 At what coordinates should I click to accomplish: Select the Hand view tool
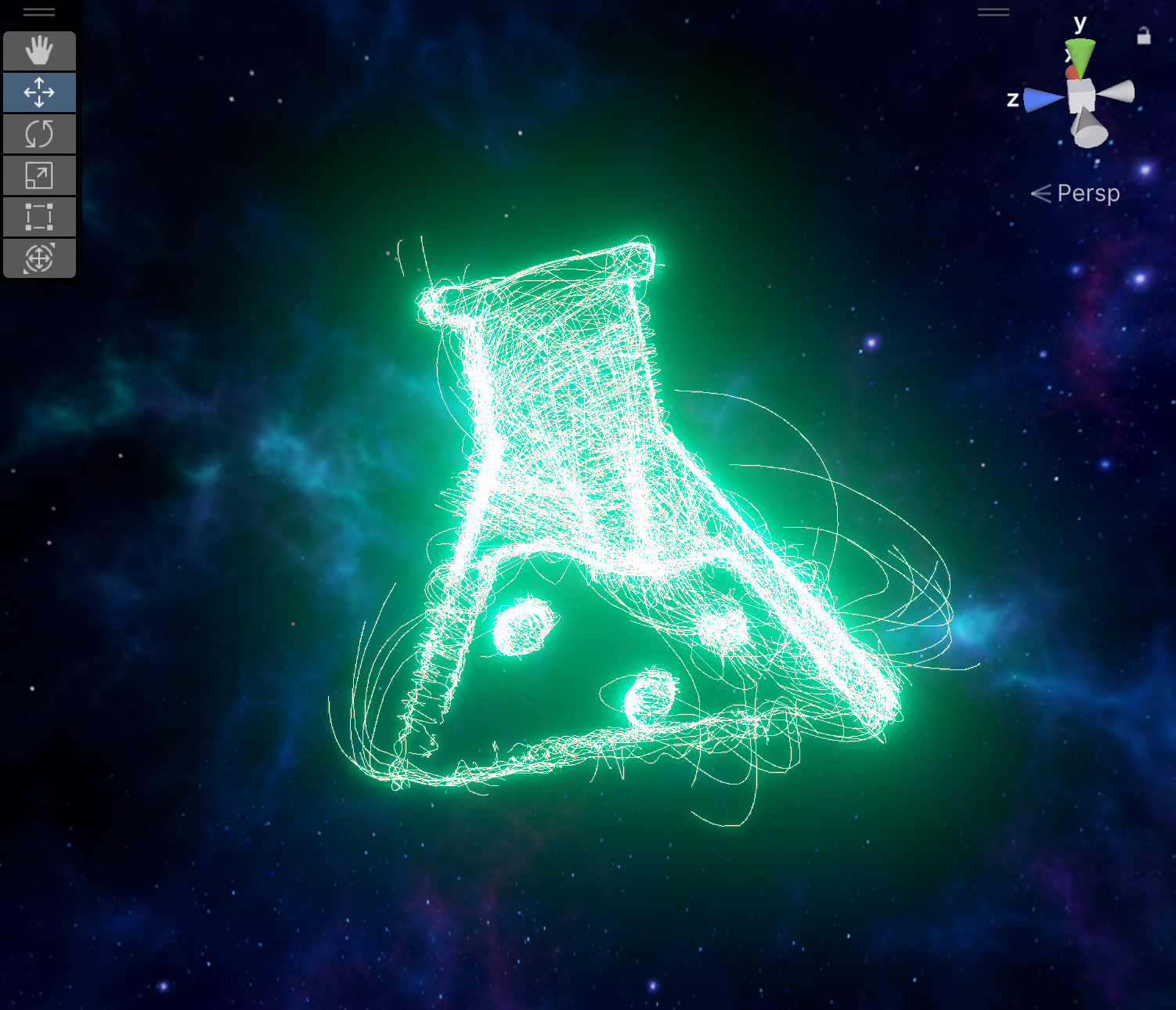(x=39, y=50)
